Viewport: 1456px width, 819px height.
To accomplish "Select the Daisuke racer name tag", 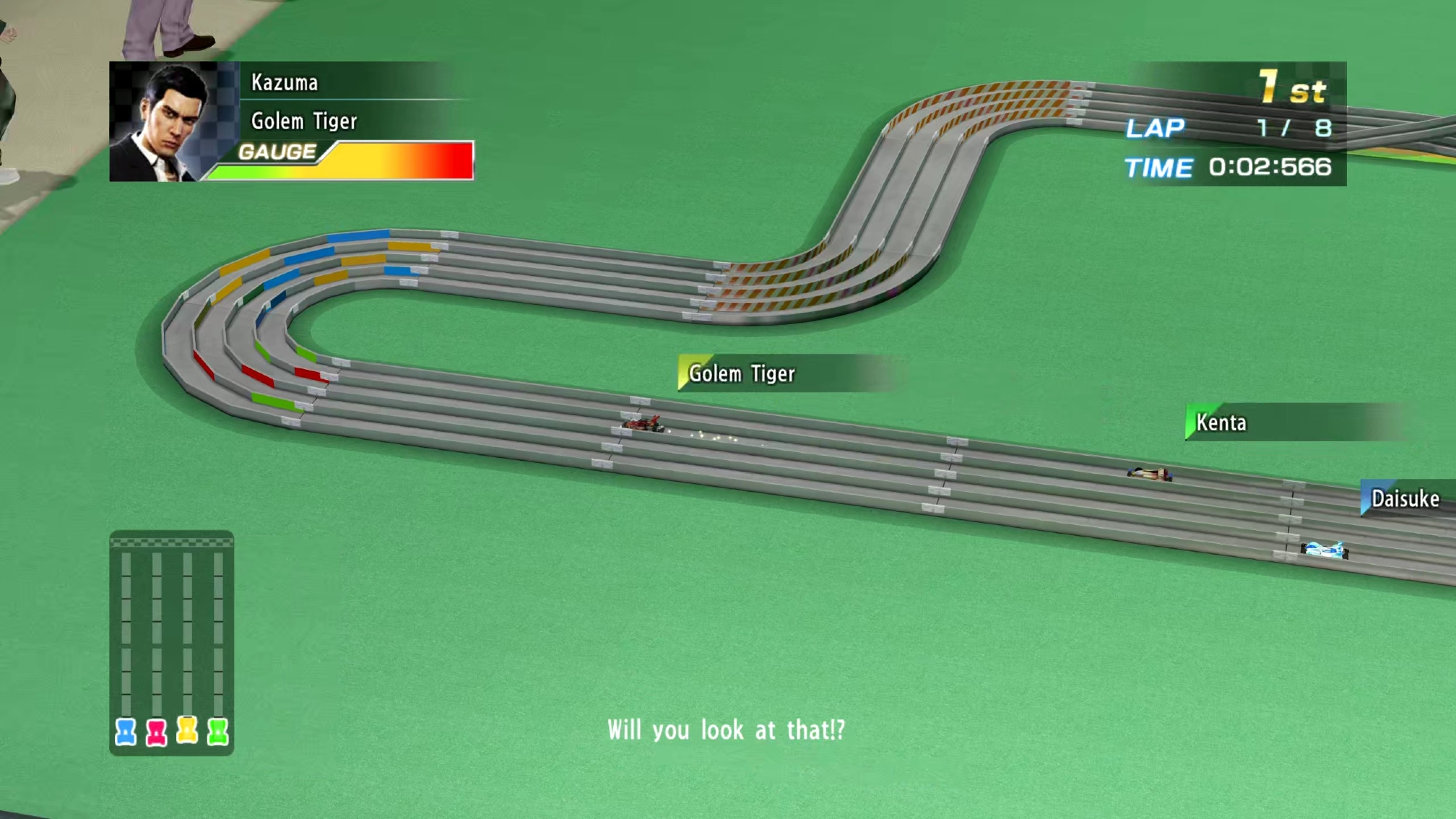I will pos(1404,499).
